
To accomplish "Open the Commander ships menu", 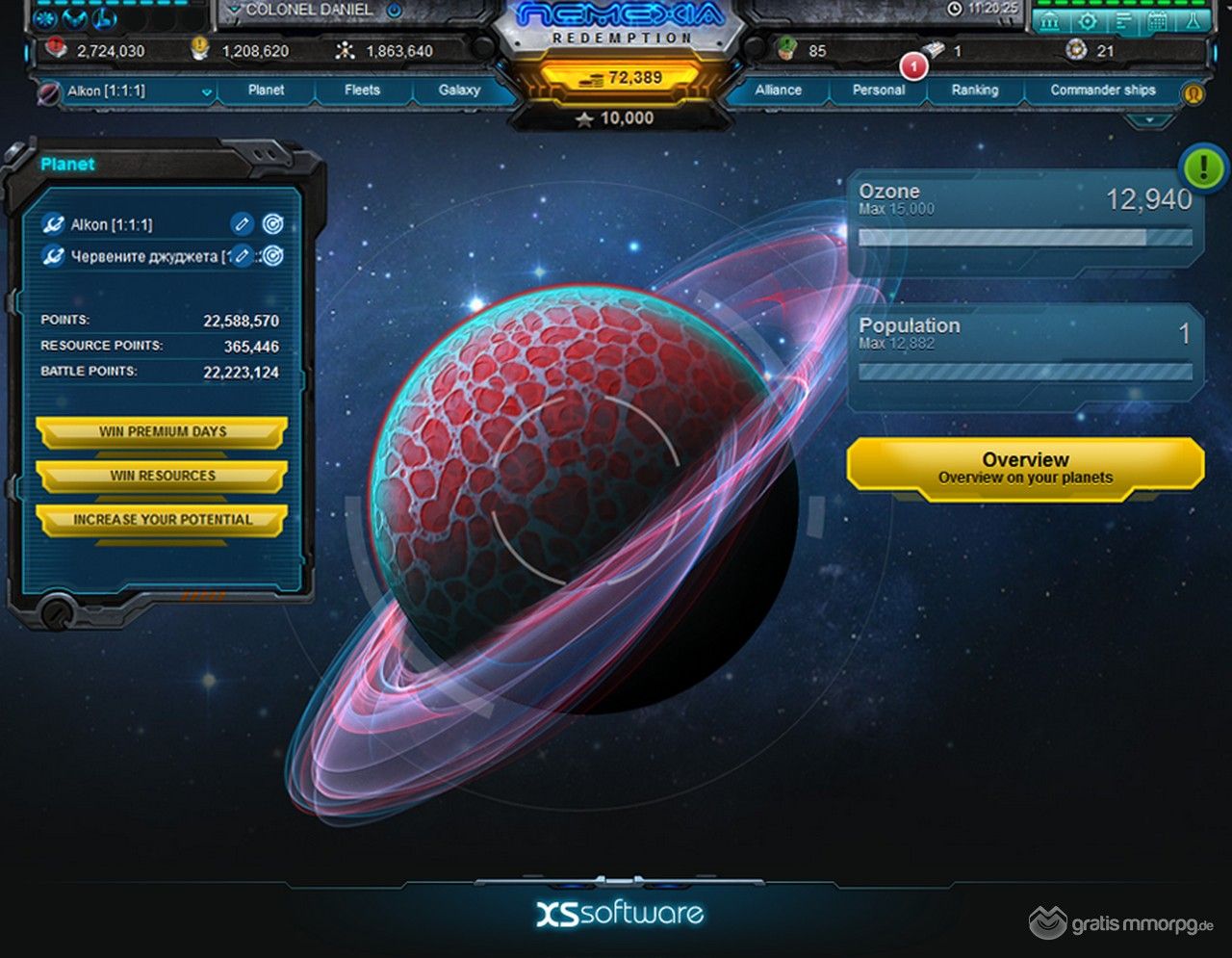I will pos(1102,90).
